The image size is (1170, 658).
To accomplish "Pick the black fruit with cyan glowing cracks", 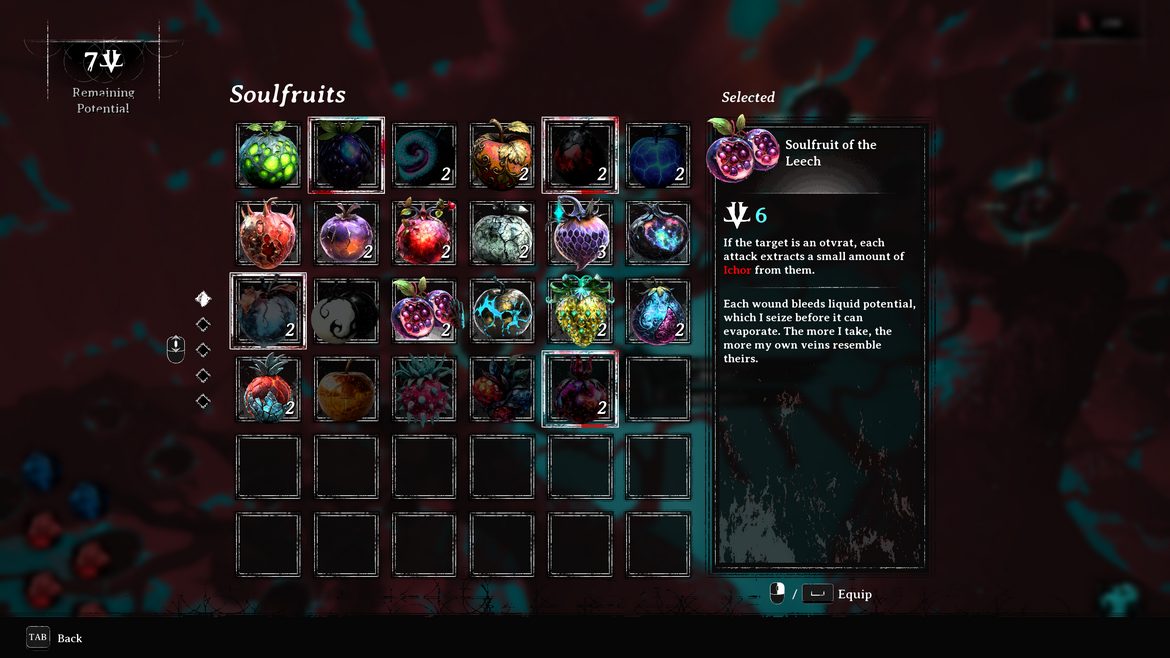I will 502,312.
